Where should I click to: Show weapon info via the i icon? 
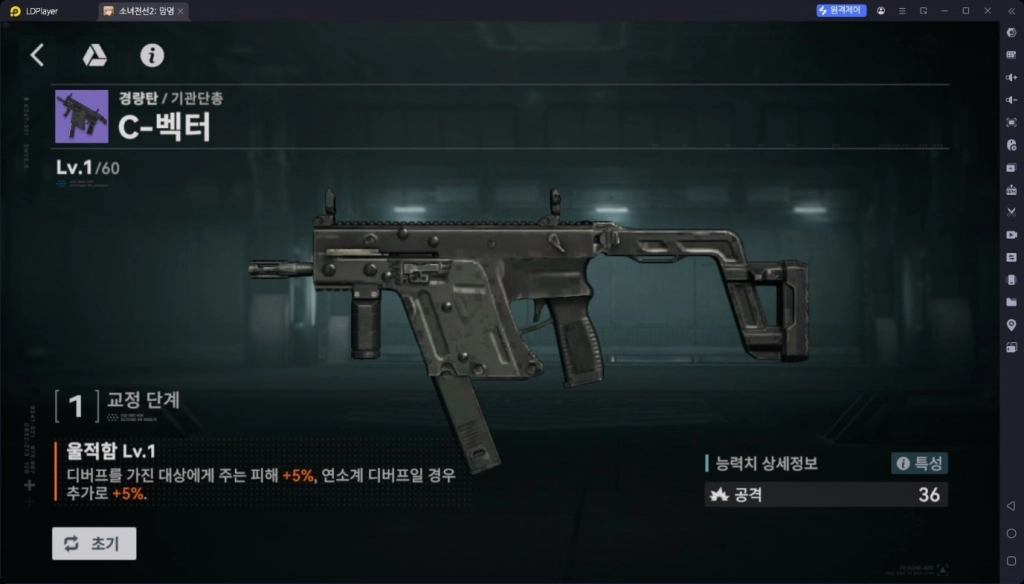(152, 55)
